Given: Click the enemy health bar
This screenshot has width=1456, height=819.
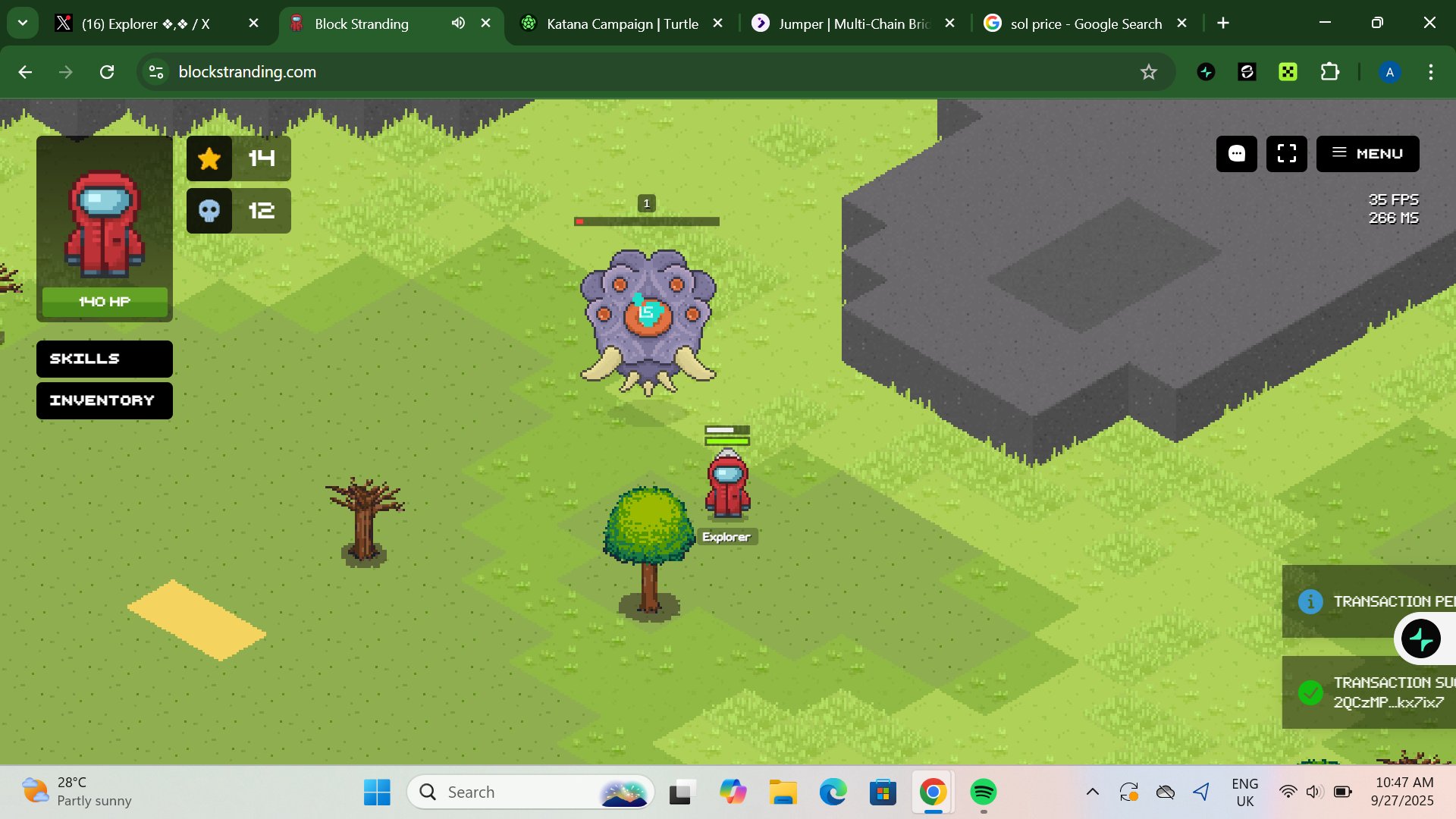Looking at the screenshot, I should 646,221.
